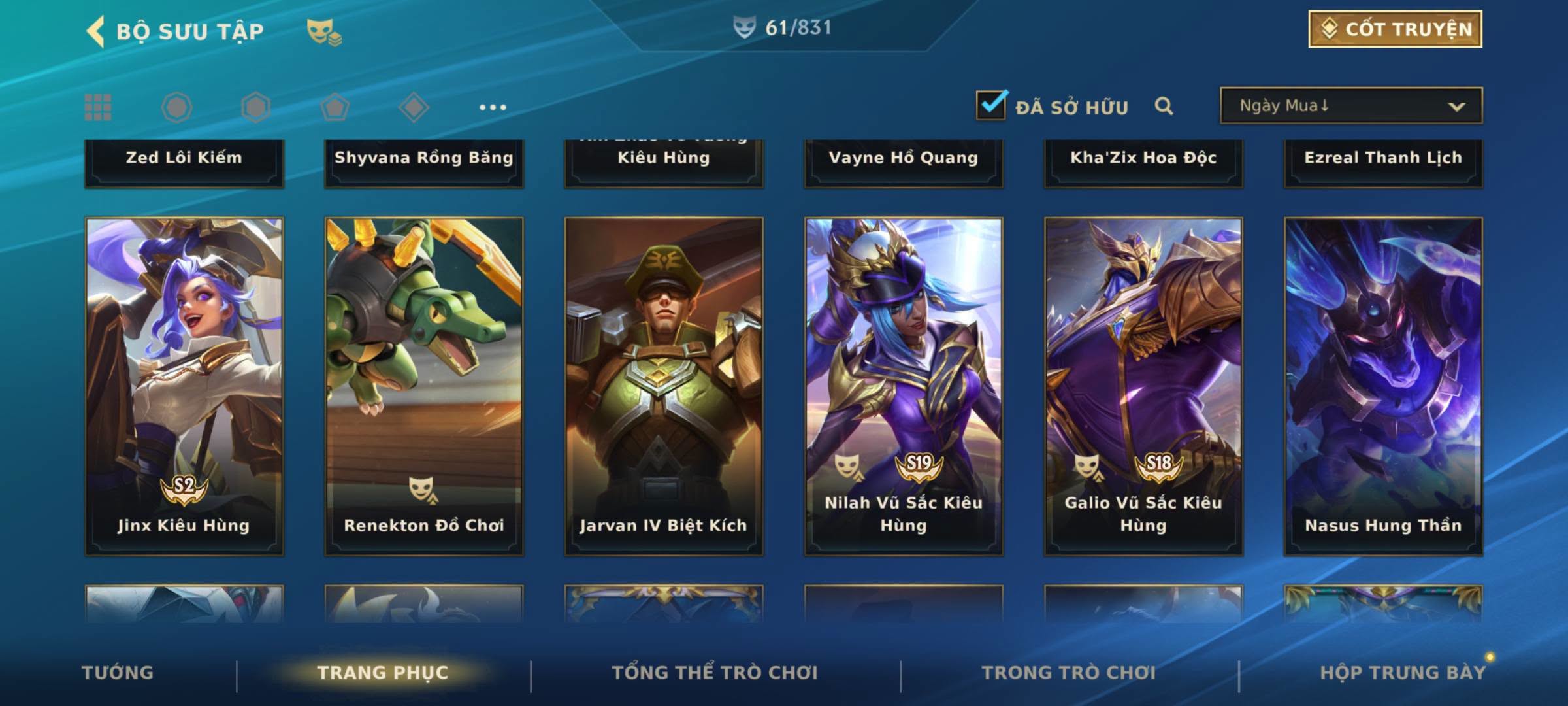Screen dimensions: 1568x706
Task: Open the Tổng Thể Trò Chơi tab
Action: click(715, 673)
